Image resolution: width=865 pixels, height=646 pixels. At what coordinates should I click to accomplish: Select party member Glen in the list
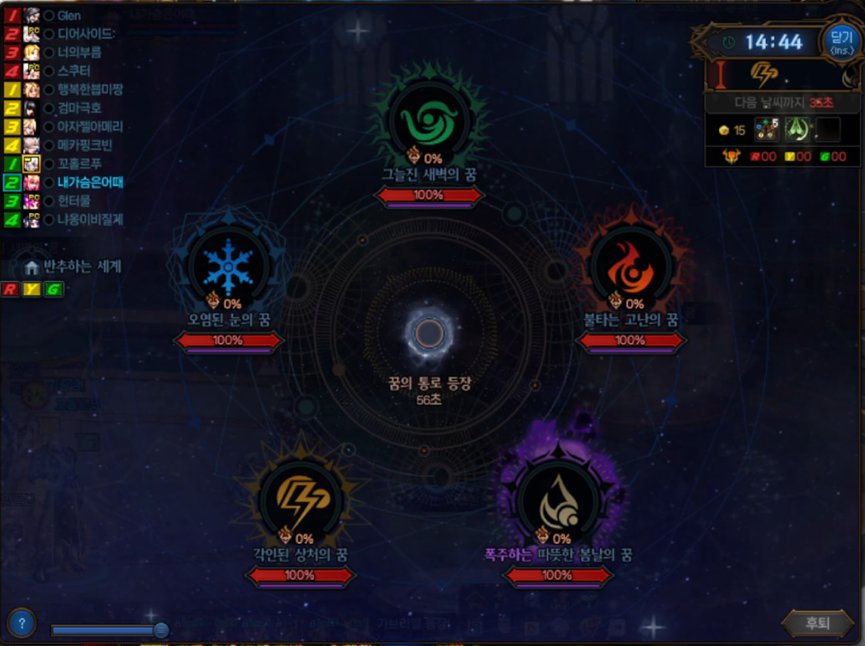click(70, 16)
